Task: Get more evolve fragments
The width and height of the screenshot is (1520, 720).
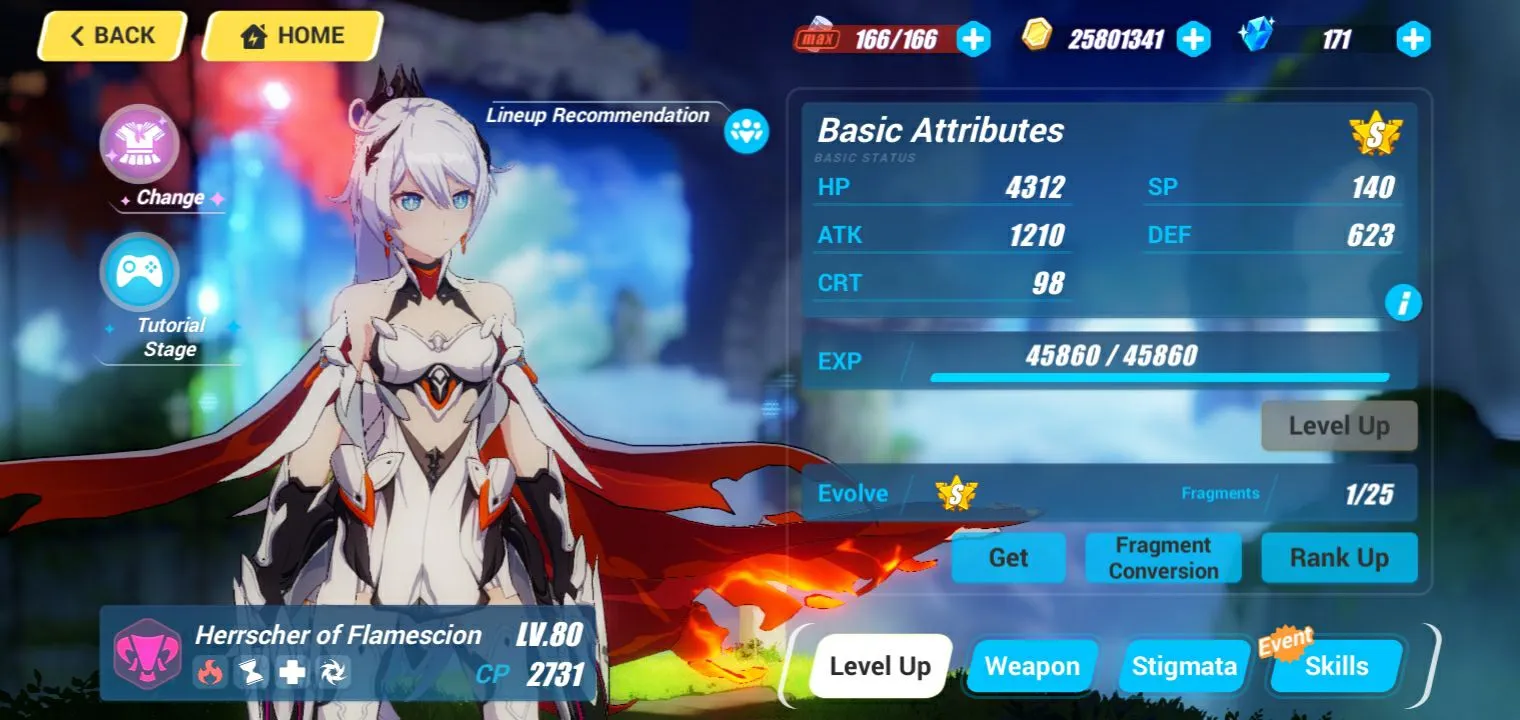Action: tap(1007, 558)
